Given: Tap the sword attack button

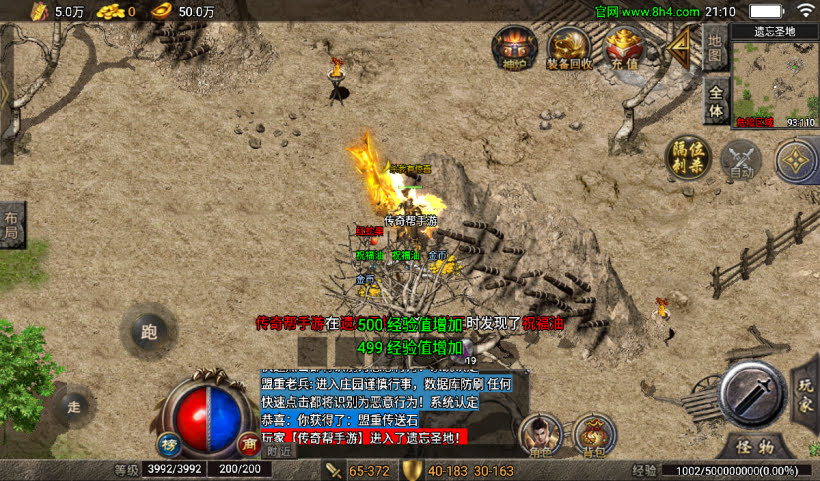Looking at the screenshot, I should [x=753, y=394].
